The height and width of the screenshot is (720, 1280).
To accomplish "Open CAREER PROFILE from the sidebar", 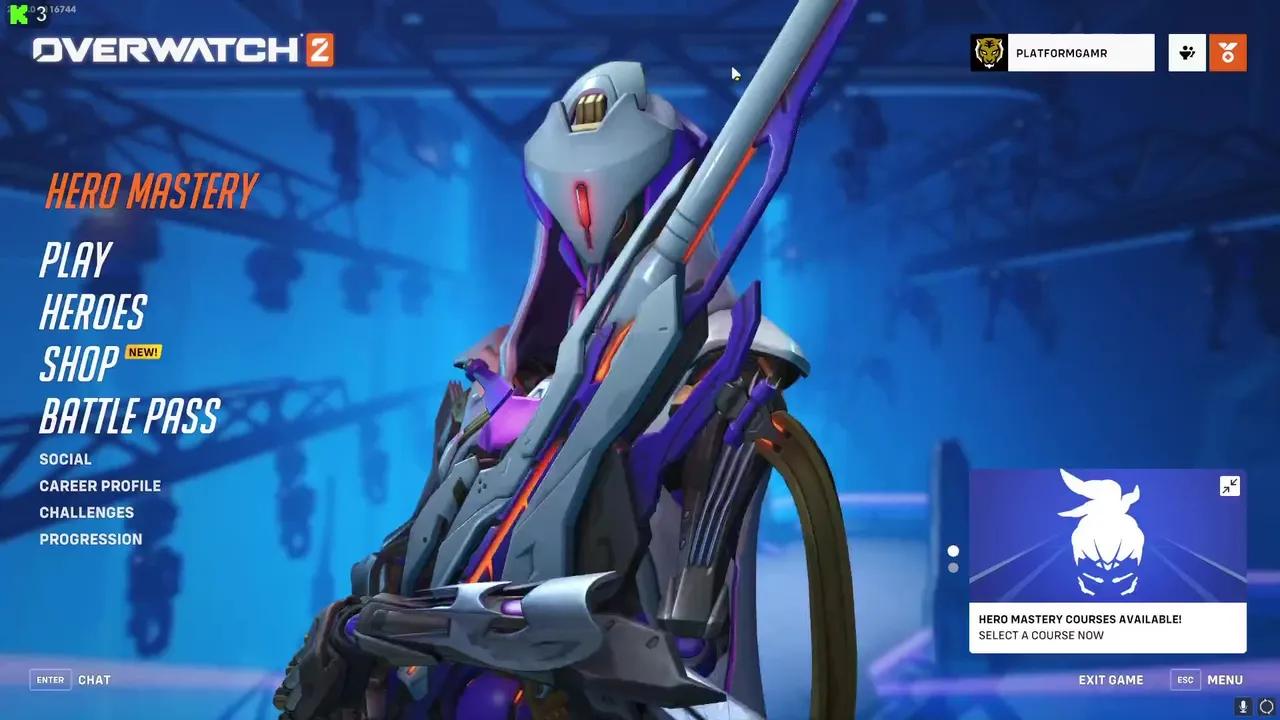I will point(100,486).
